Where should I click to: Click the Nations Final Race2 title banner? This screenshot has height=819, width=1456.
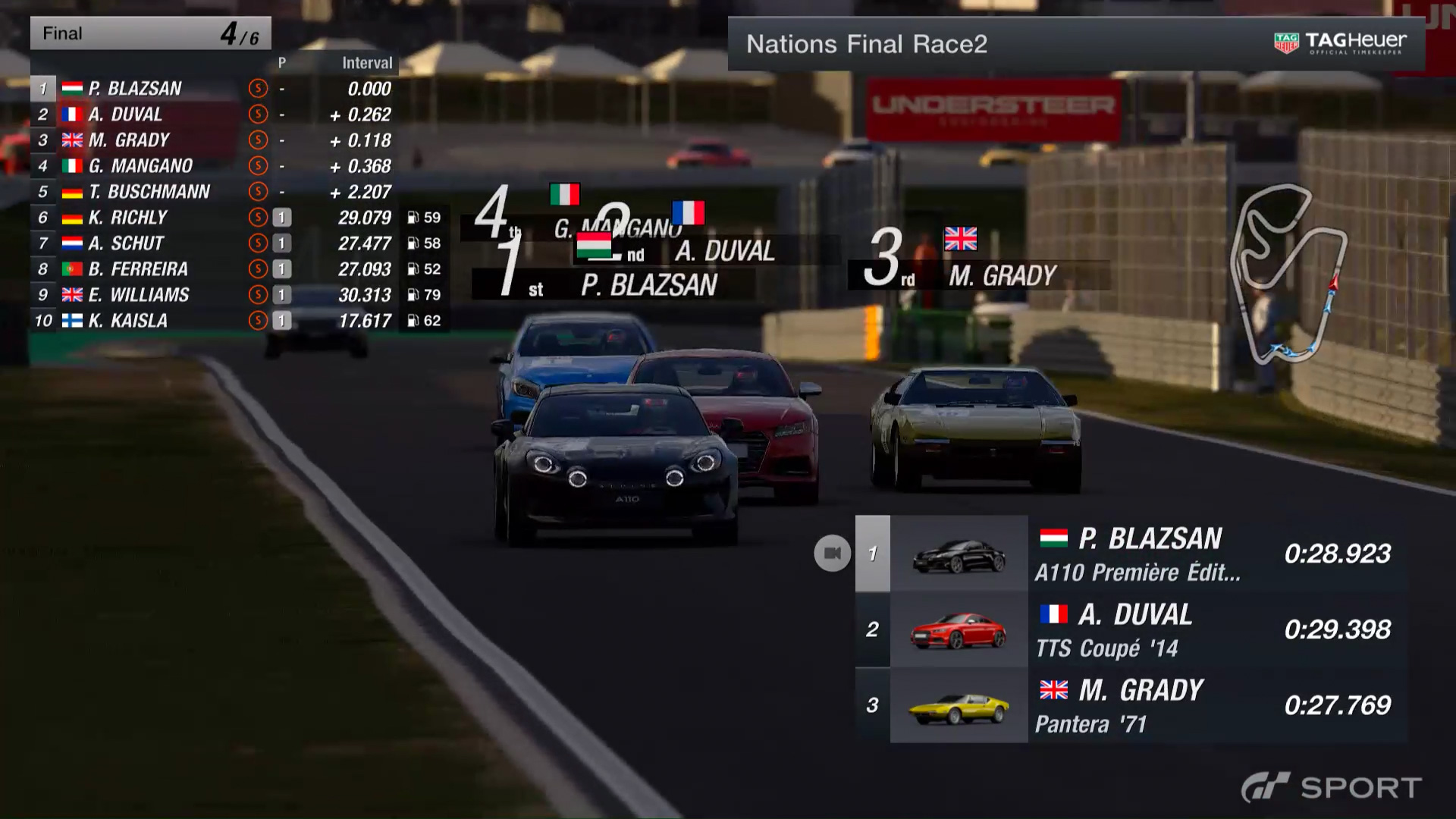[x=867, y=44]
